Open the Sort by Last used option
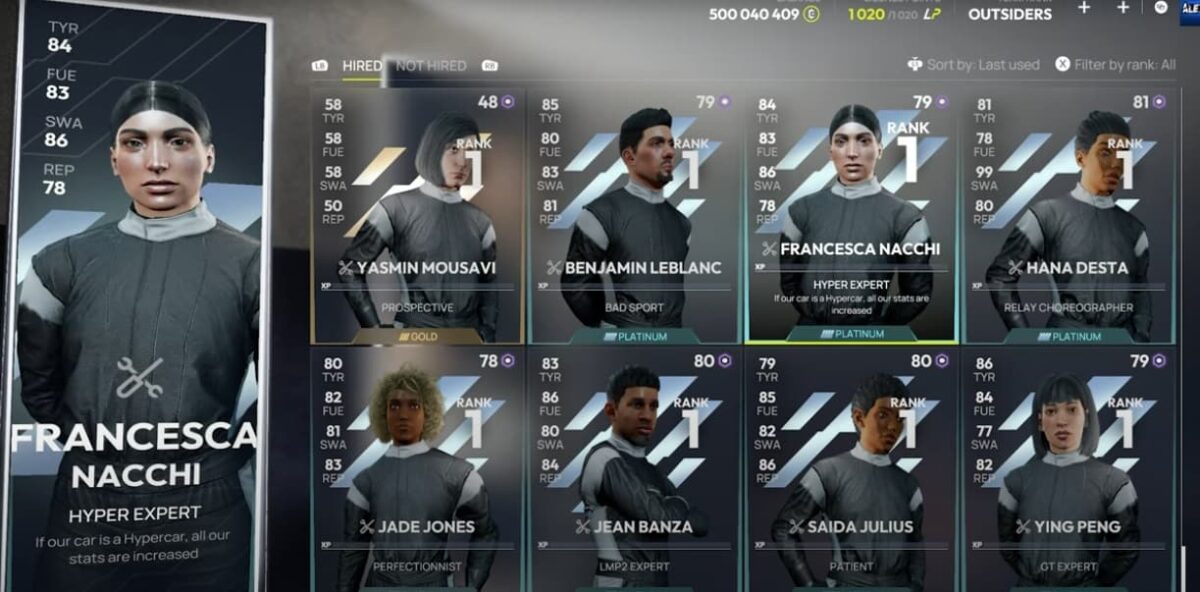 (973, 65)
